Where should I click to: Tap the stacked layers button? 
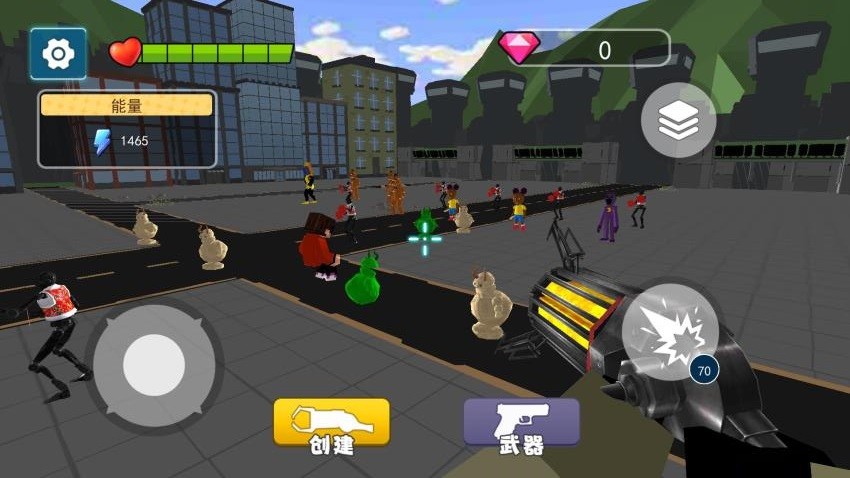click(x=678, y=121)
